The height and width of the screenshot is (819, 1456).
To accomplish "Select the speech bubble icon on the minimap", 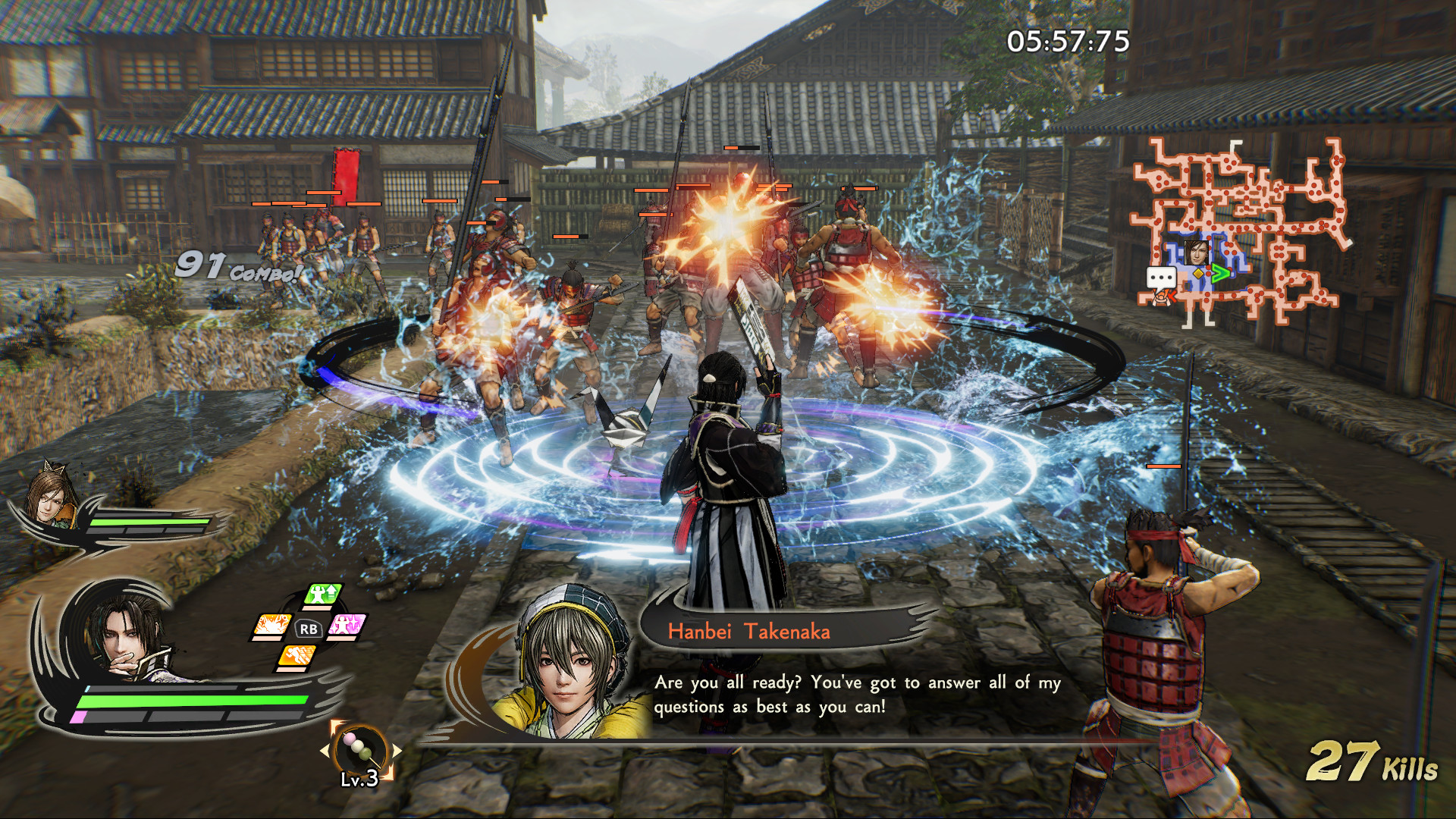I will click(1161, 278).
